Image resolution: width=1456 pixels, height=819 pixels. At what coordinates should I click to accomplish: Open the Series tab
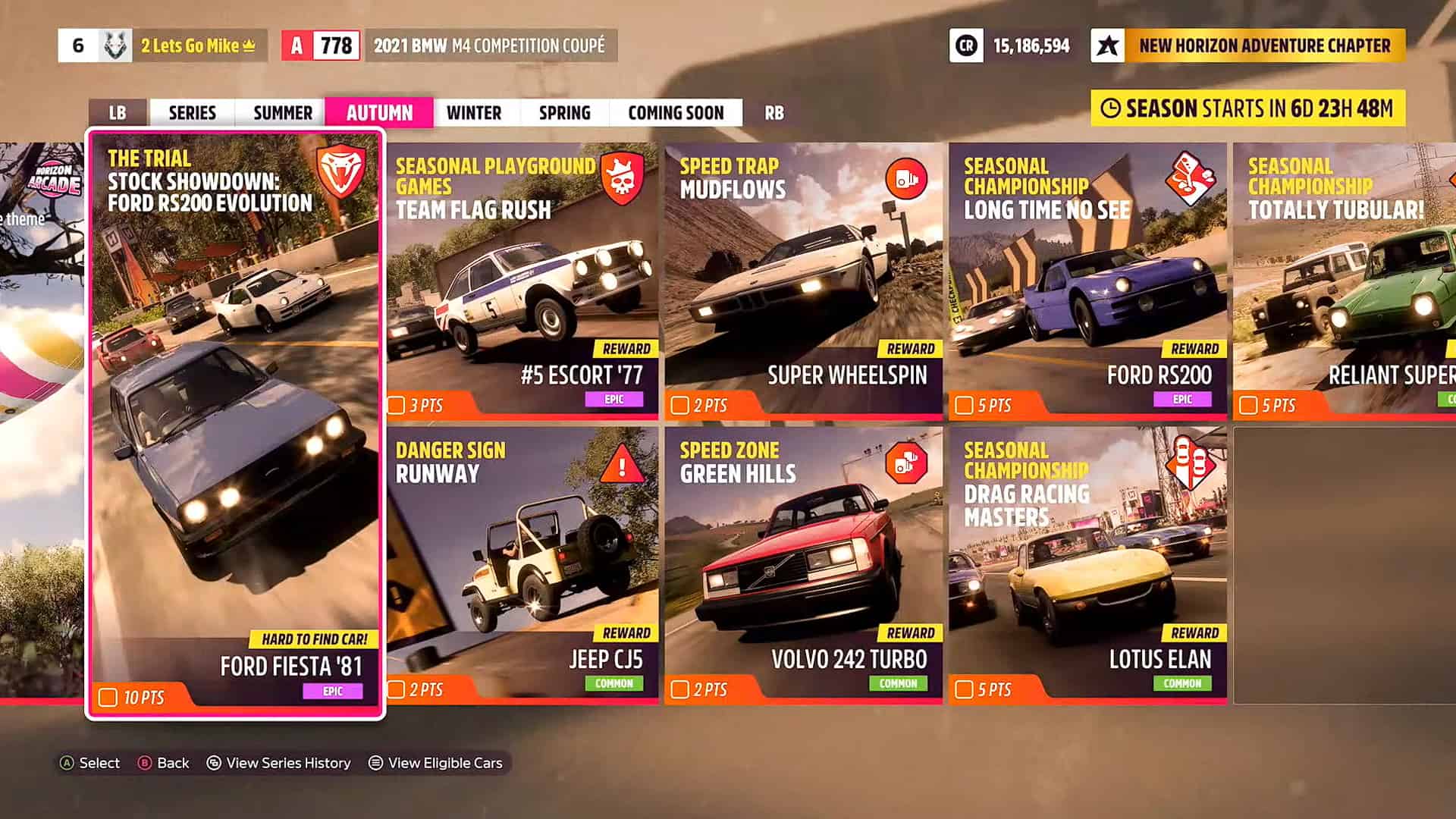pos(193,112)
